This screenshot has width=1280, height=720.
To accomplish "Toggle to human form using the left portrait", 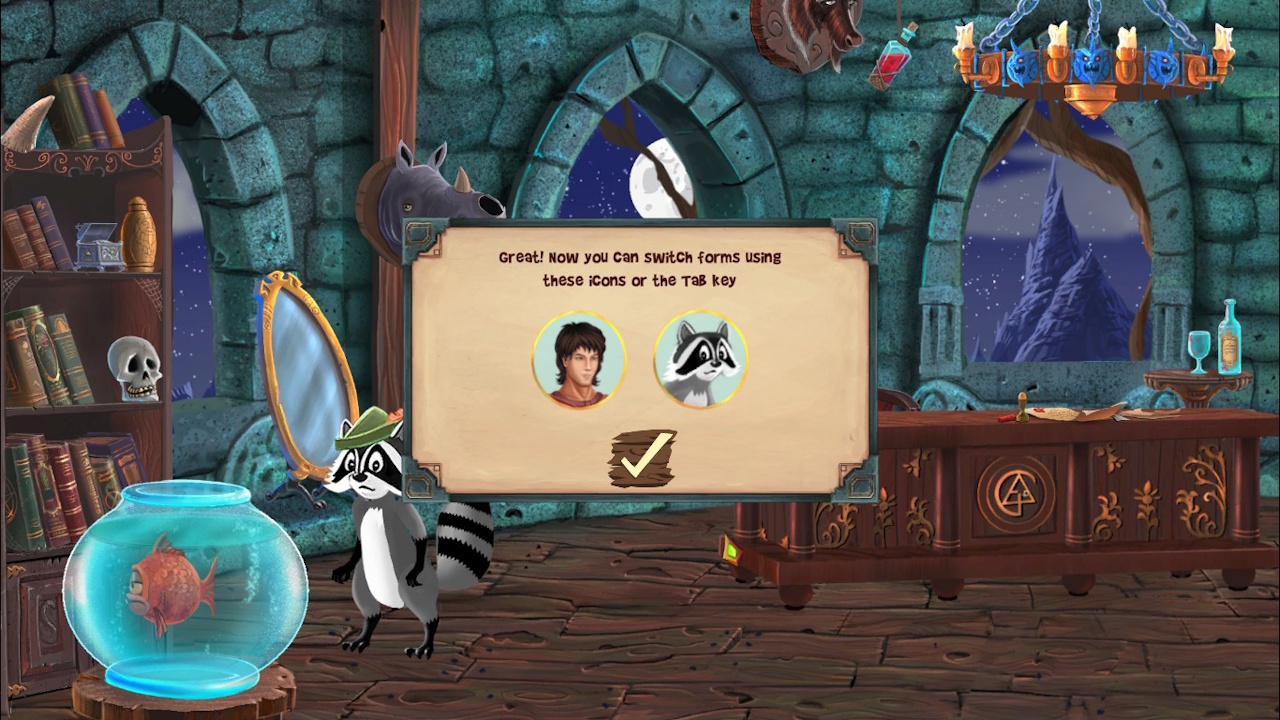I will pyautogui.click(x=580, y=360).
